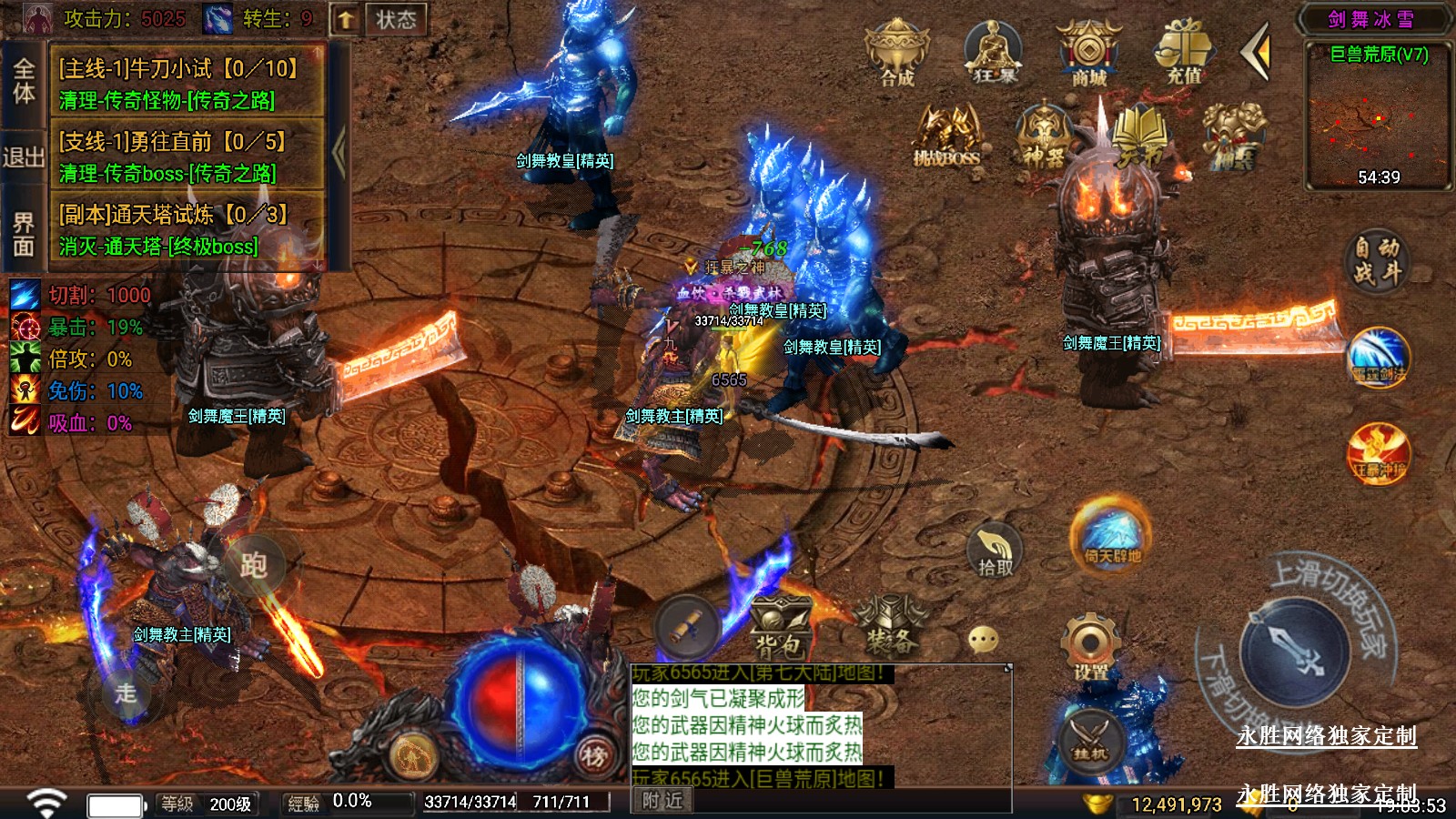The height and width of the screenshot is (819, 1456).
Task: Activate the 狂暴冲撞 fire skill
Action: click(1378, 452)
